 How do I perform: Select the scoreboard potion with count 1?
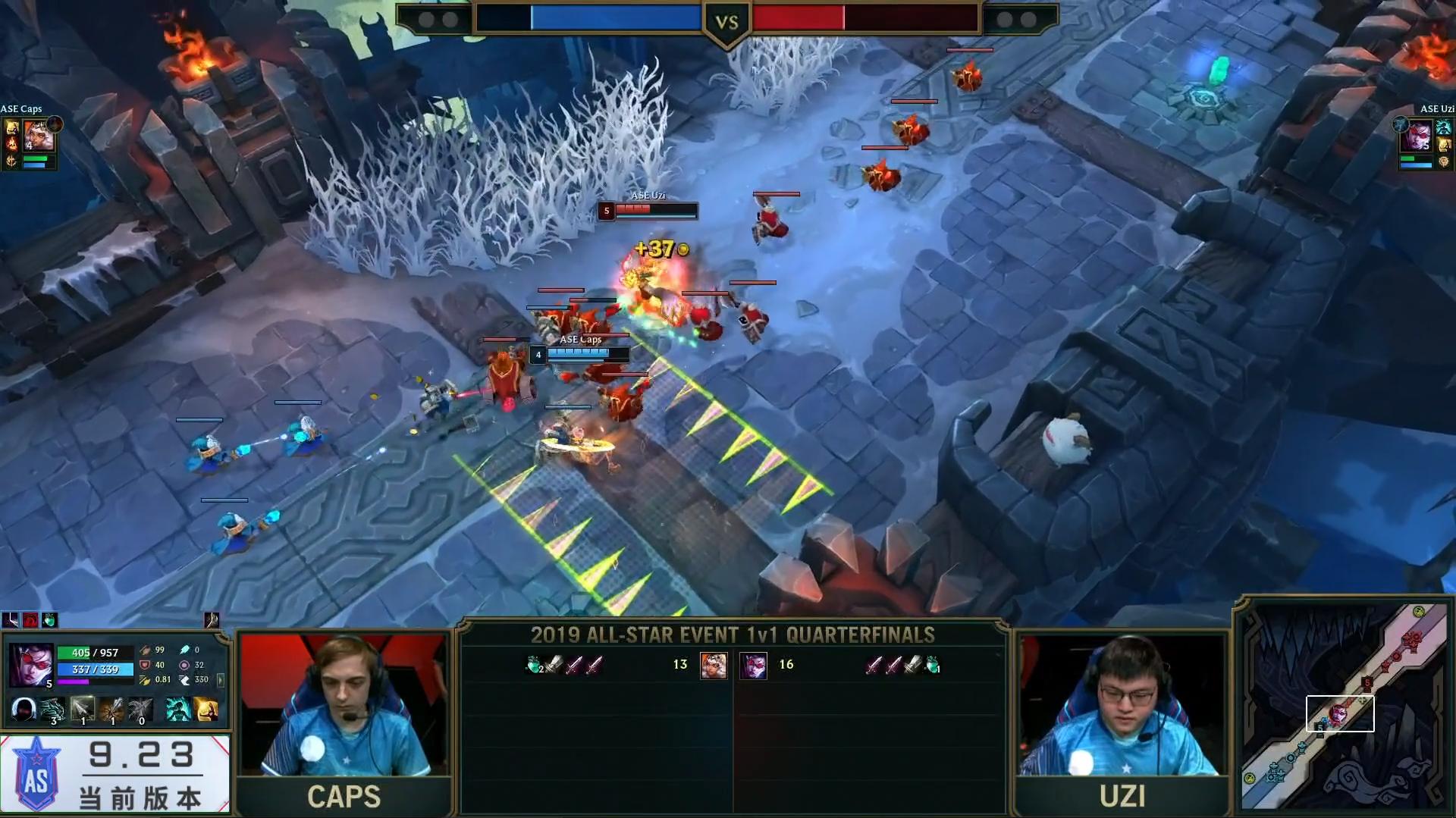(x=933, y=665)
